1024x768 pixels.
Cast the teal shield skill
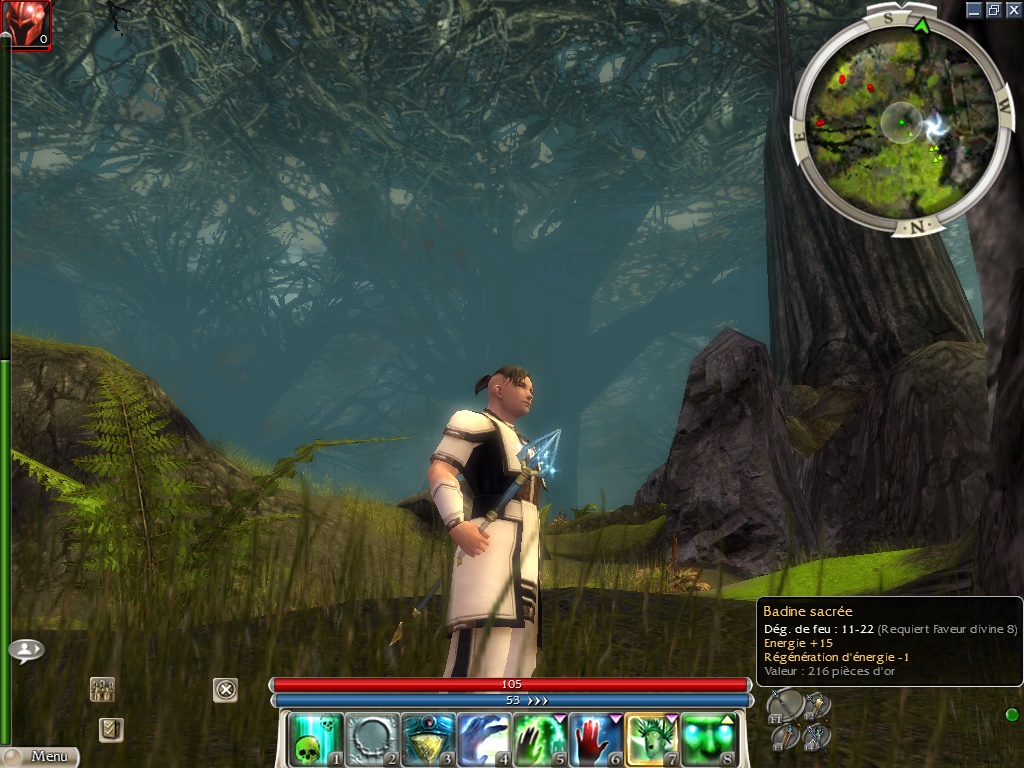pos(427,739)
